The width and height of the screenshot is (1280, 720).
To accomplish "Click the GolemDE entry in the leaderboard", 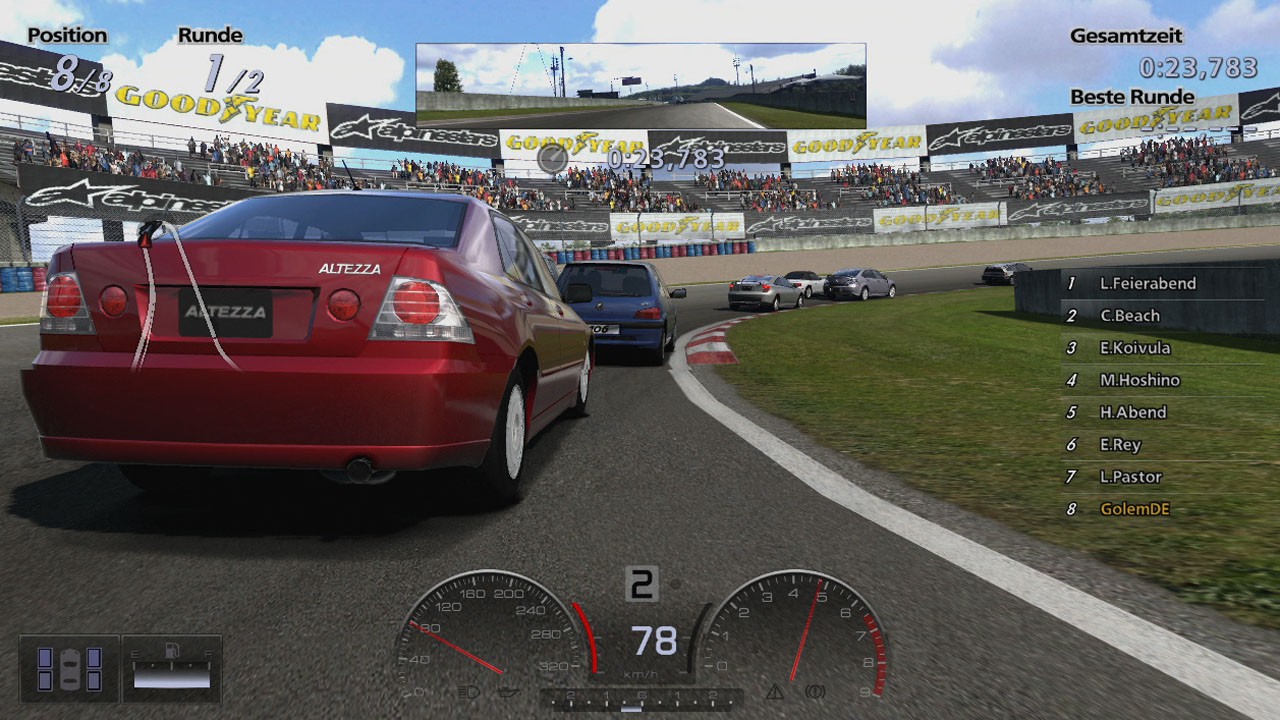I will point(1135,509).
